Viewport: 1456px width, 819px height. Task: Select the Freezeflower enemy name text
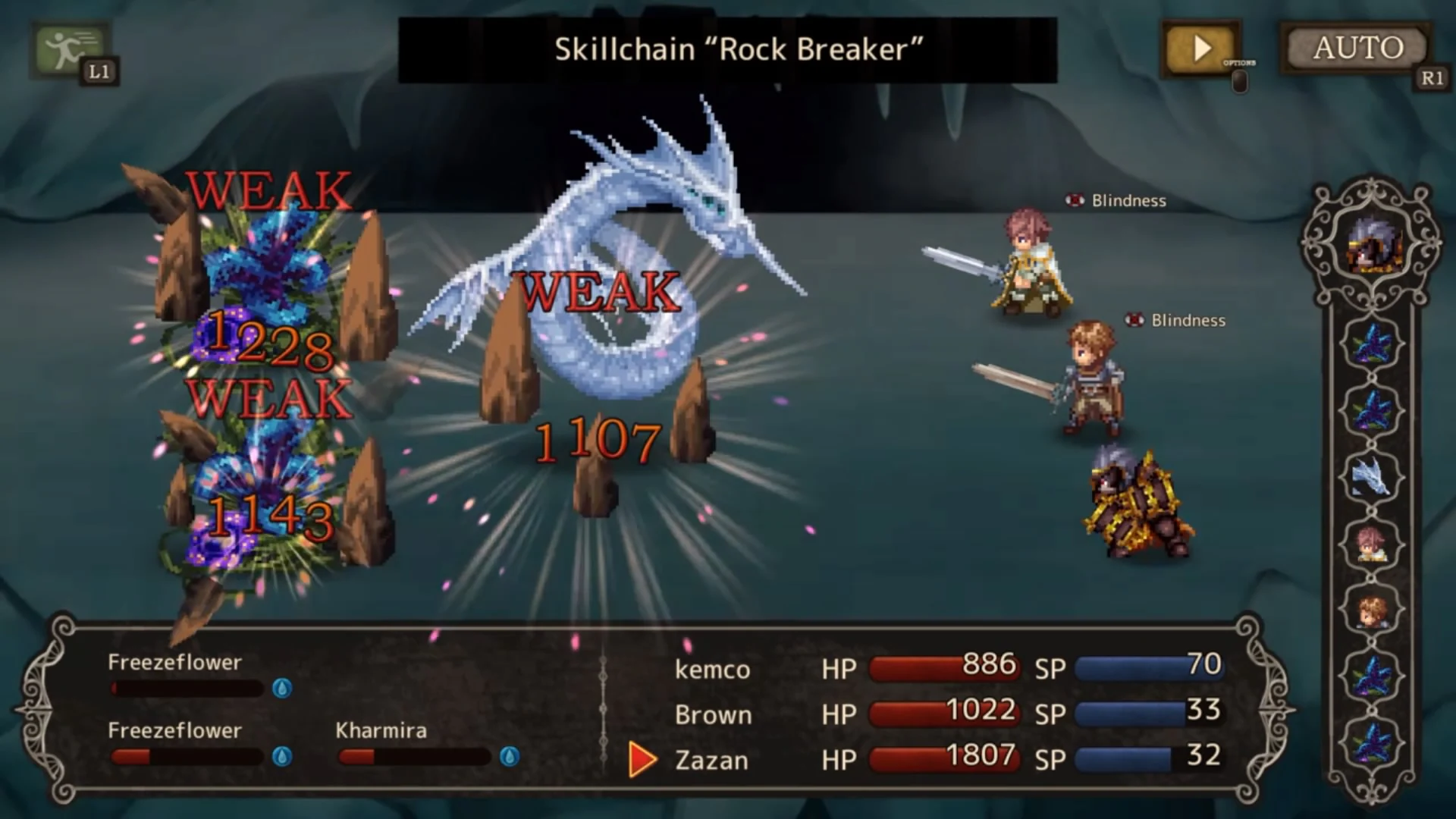coord(174,662)
